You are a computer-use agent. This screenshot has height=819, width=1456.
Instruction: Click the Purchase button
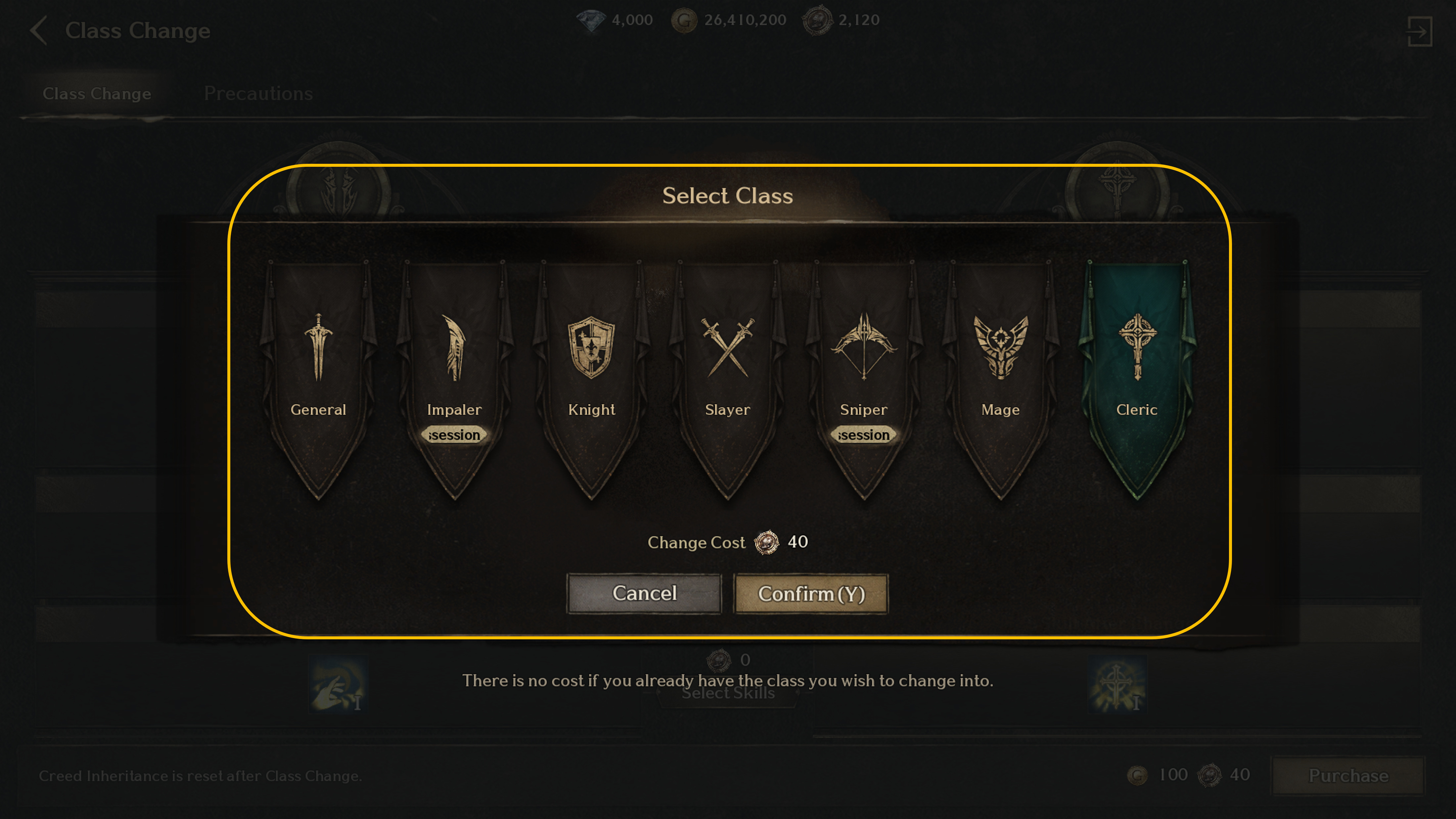pos(1348,775)
